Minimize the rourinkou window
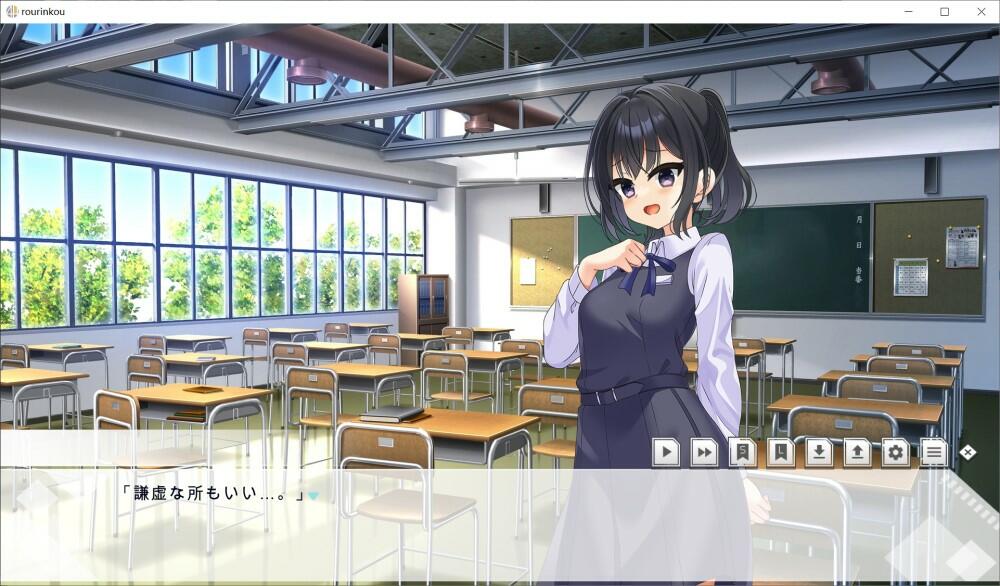The image size is (1000, 586). 908,11
